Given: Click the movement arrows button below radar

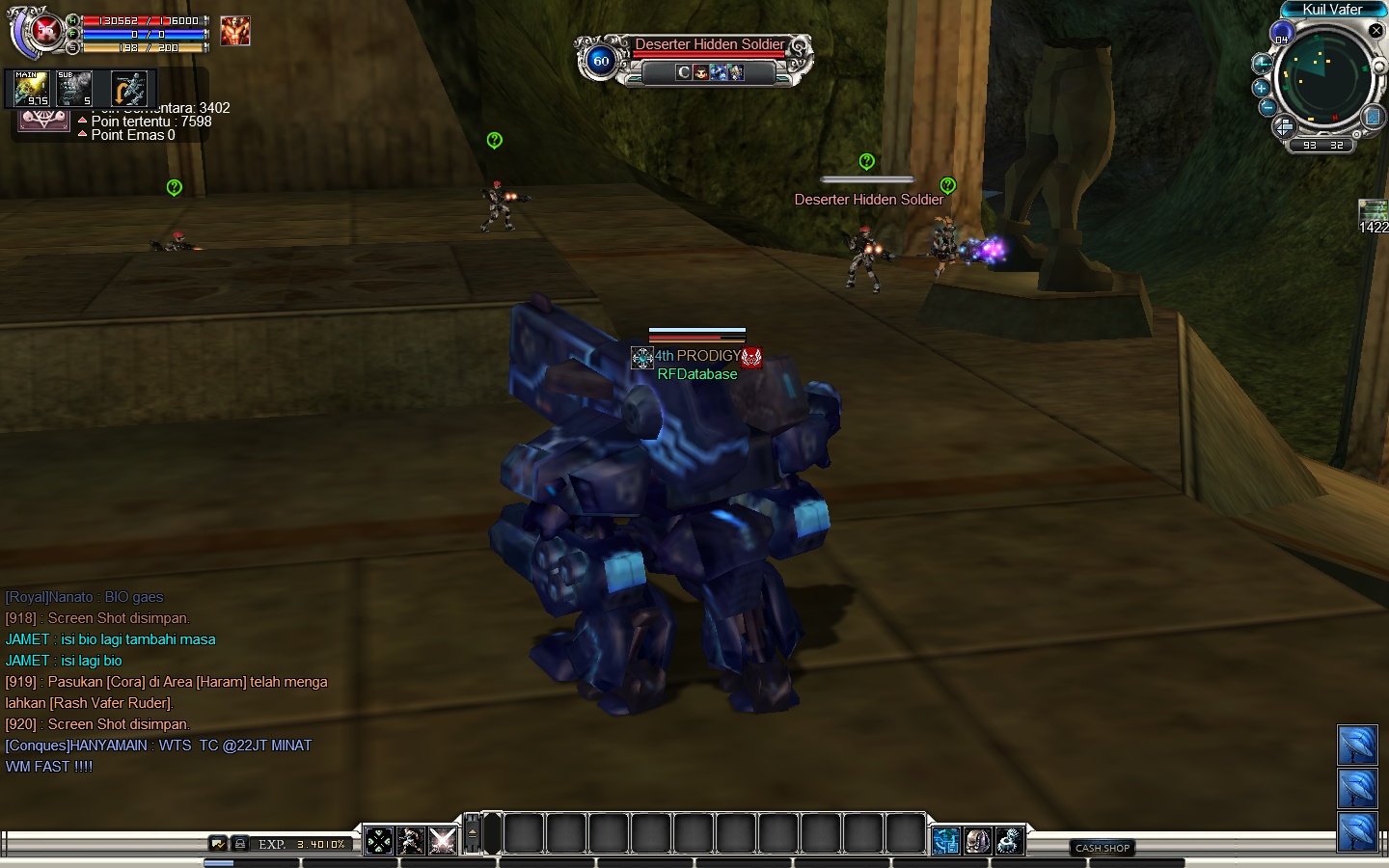Looking at the screenshot, I should (1284, 127).
